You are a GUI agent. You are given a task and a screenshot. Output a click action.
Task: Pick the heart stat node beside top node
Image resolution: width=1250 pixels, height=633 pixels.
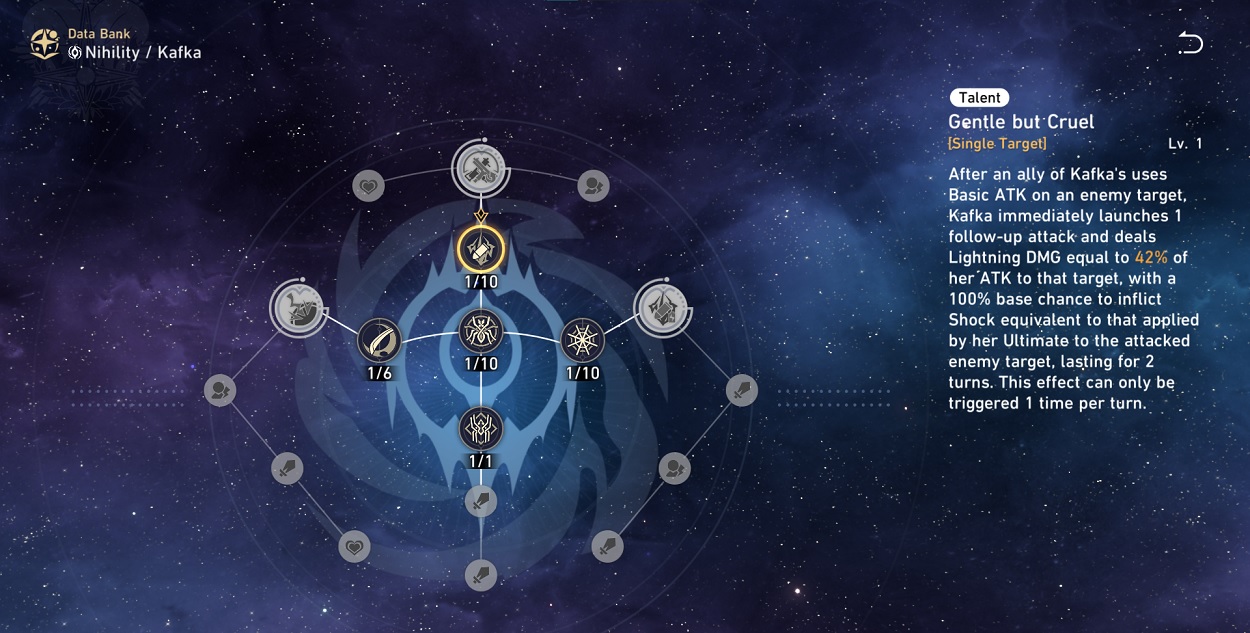(369, 185)
